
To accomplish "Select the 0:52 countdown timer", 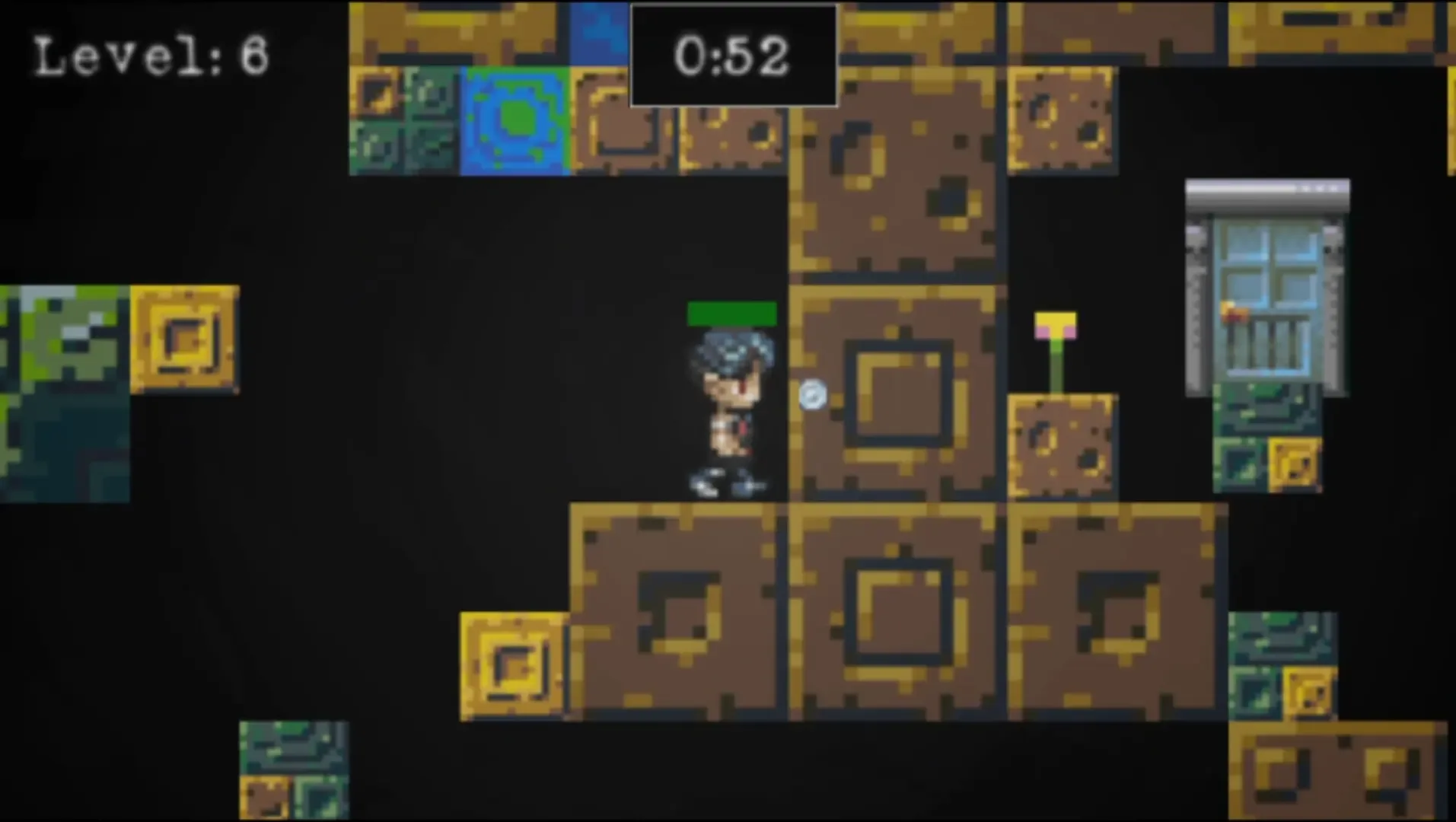I will (733, 53).
